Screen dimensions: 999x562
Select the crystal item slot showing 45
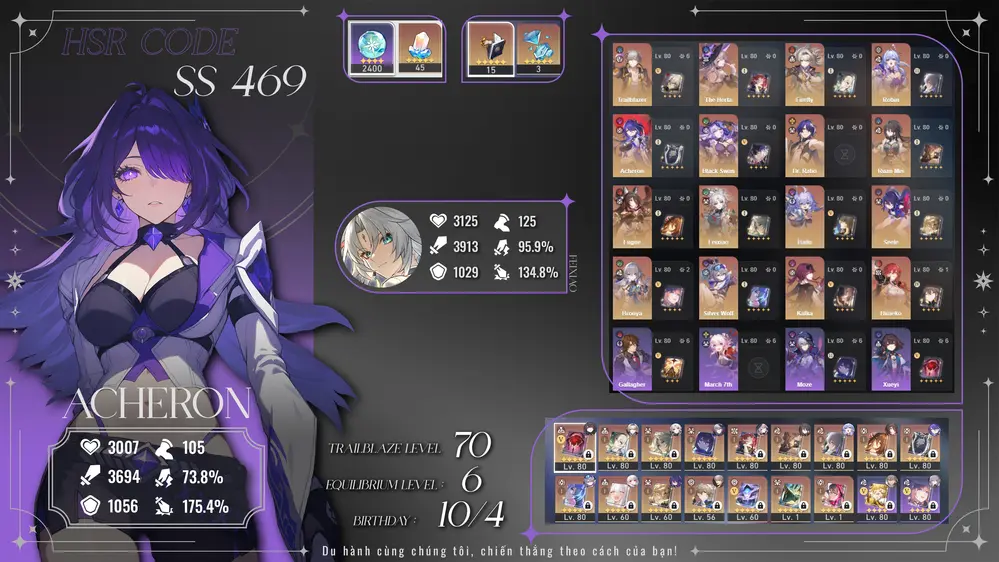point(419,48)
